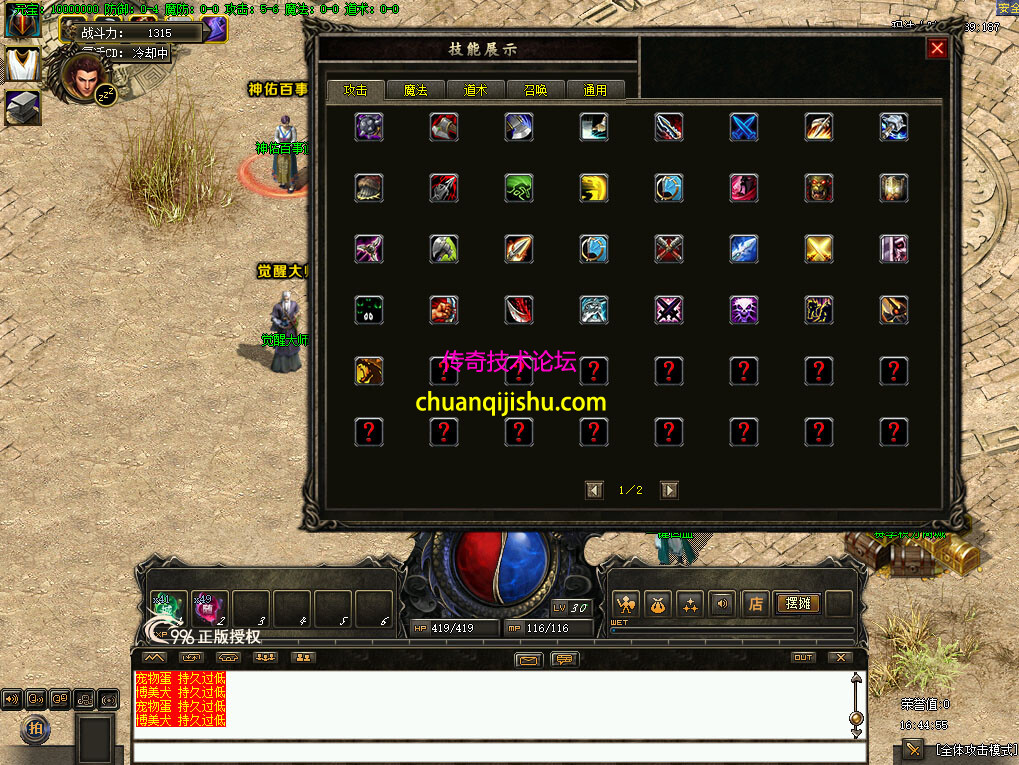Select the 召唤 tab
Image resolution: width=1019 pixels, height=765 pixels.
click(x=535, y=90)
